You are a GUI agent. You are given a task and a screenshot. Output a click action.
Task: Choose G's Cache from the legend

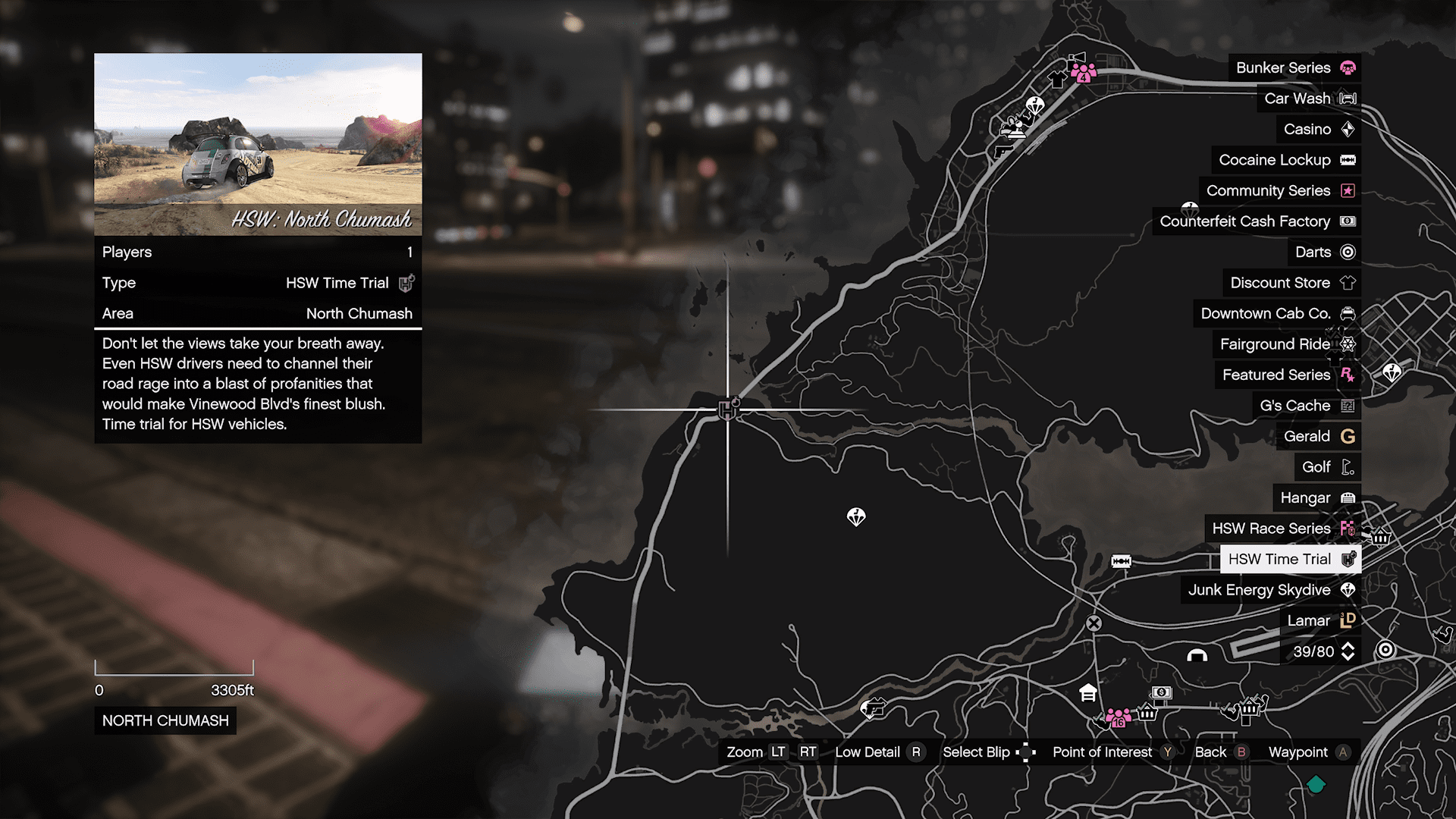1306,406
